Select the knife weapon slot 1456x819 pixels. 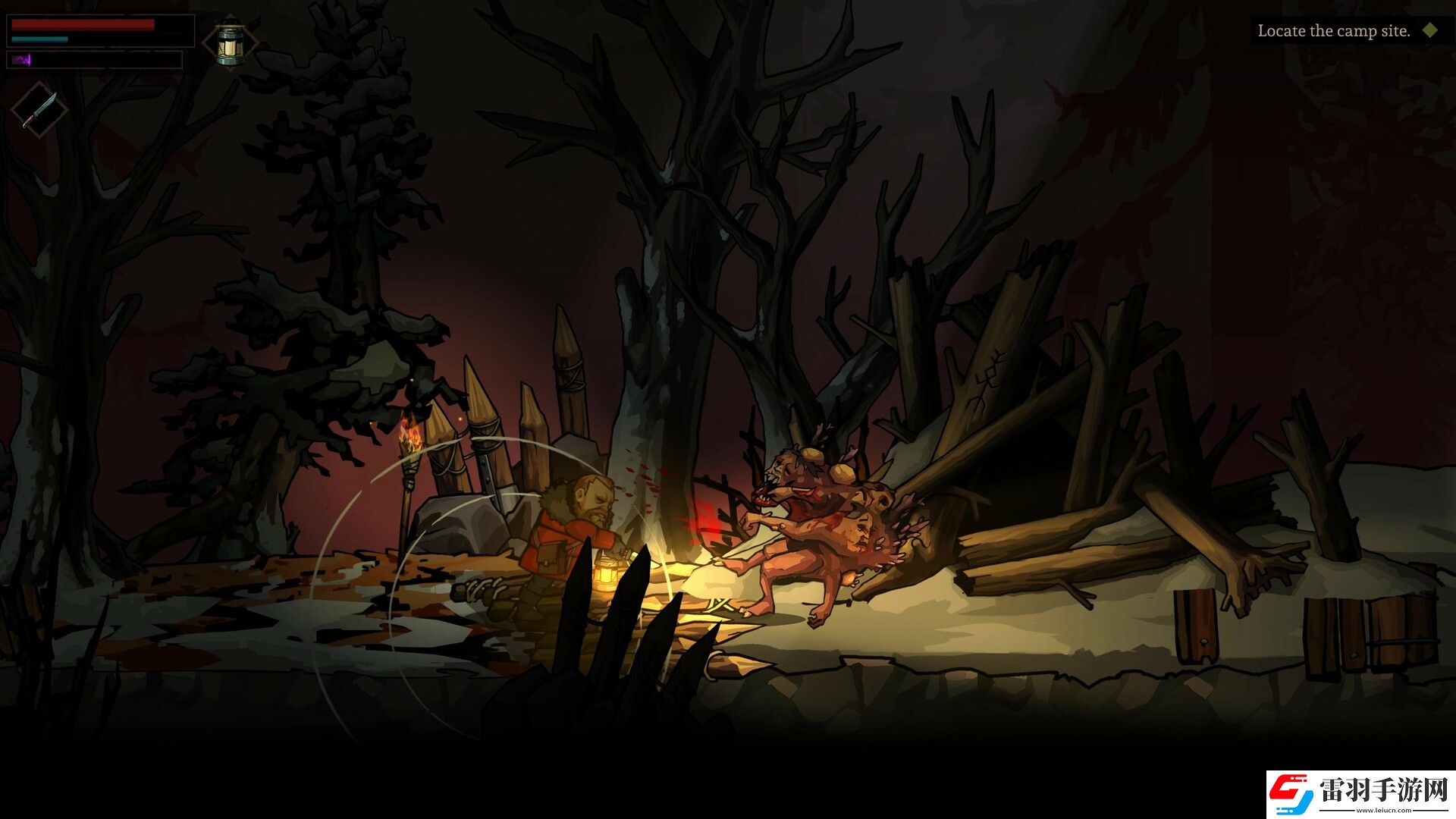(39, 111)
